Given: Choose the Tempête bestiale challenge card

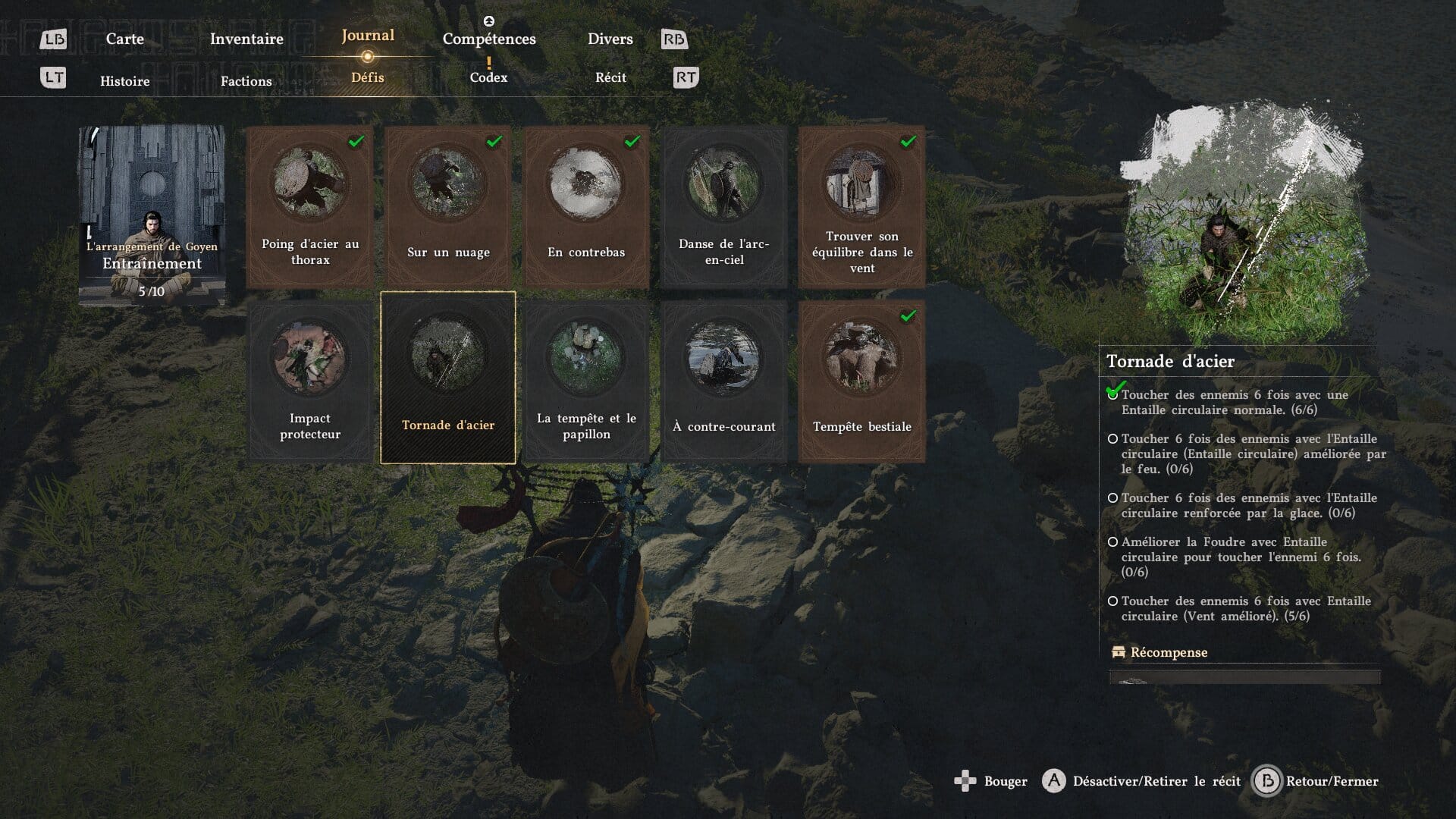Looking at the screenshot, I should click(861, 381).
